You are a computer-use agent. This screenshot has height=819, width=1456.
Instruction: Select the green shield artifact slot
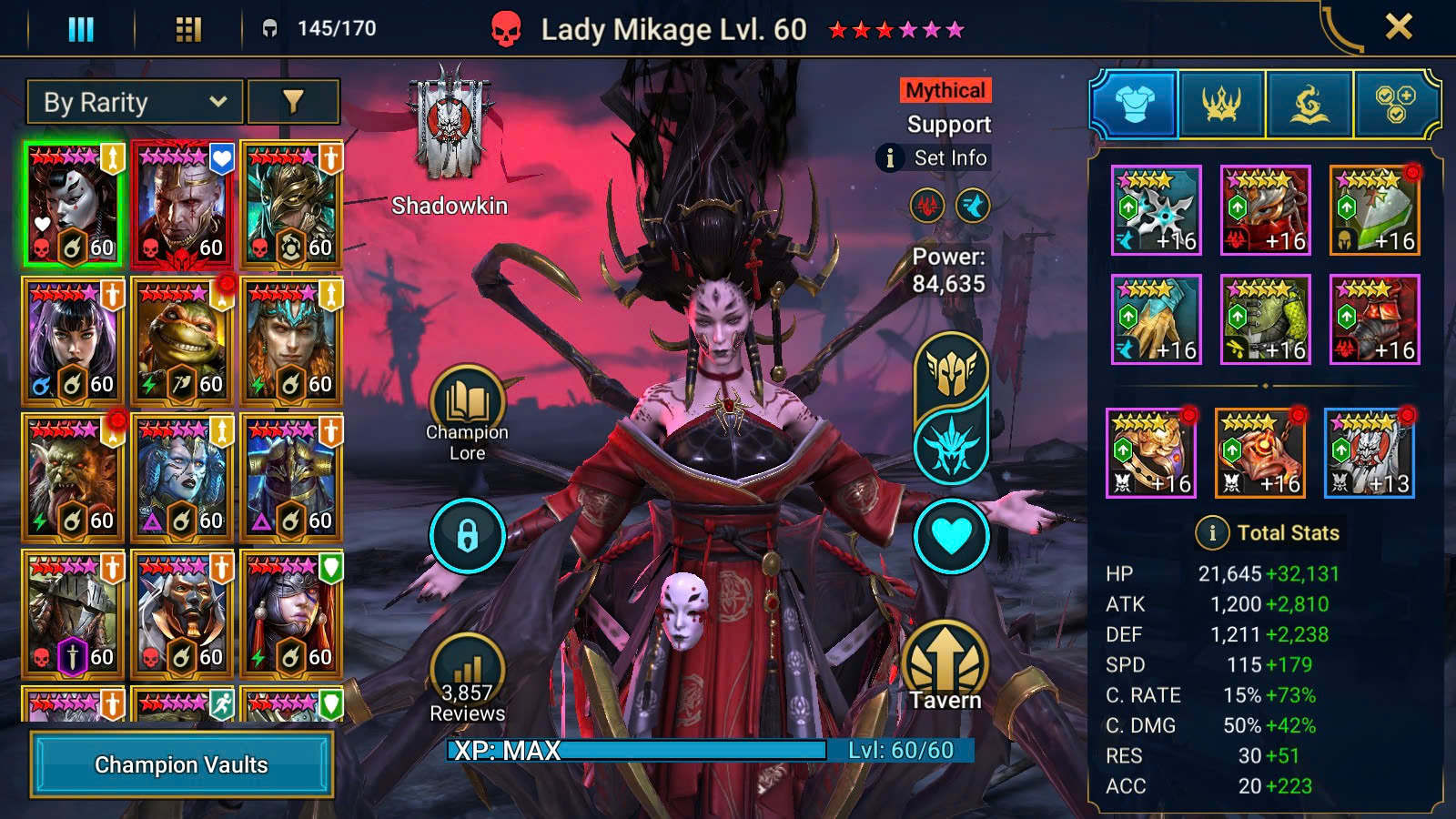coord(1374,210)
